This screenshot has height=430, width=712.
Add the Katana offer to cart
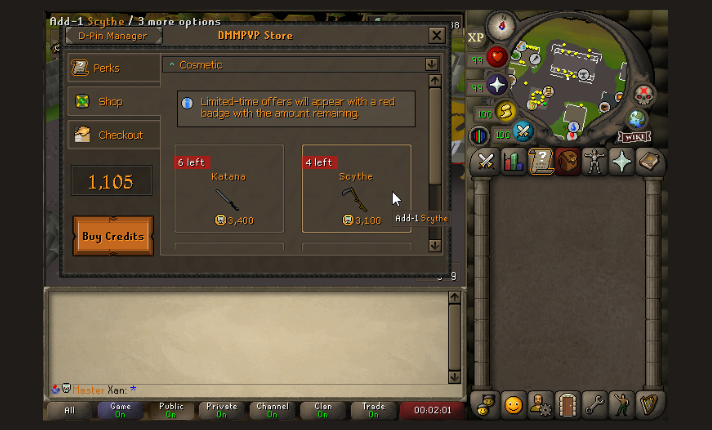click(x=229, y=189)
